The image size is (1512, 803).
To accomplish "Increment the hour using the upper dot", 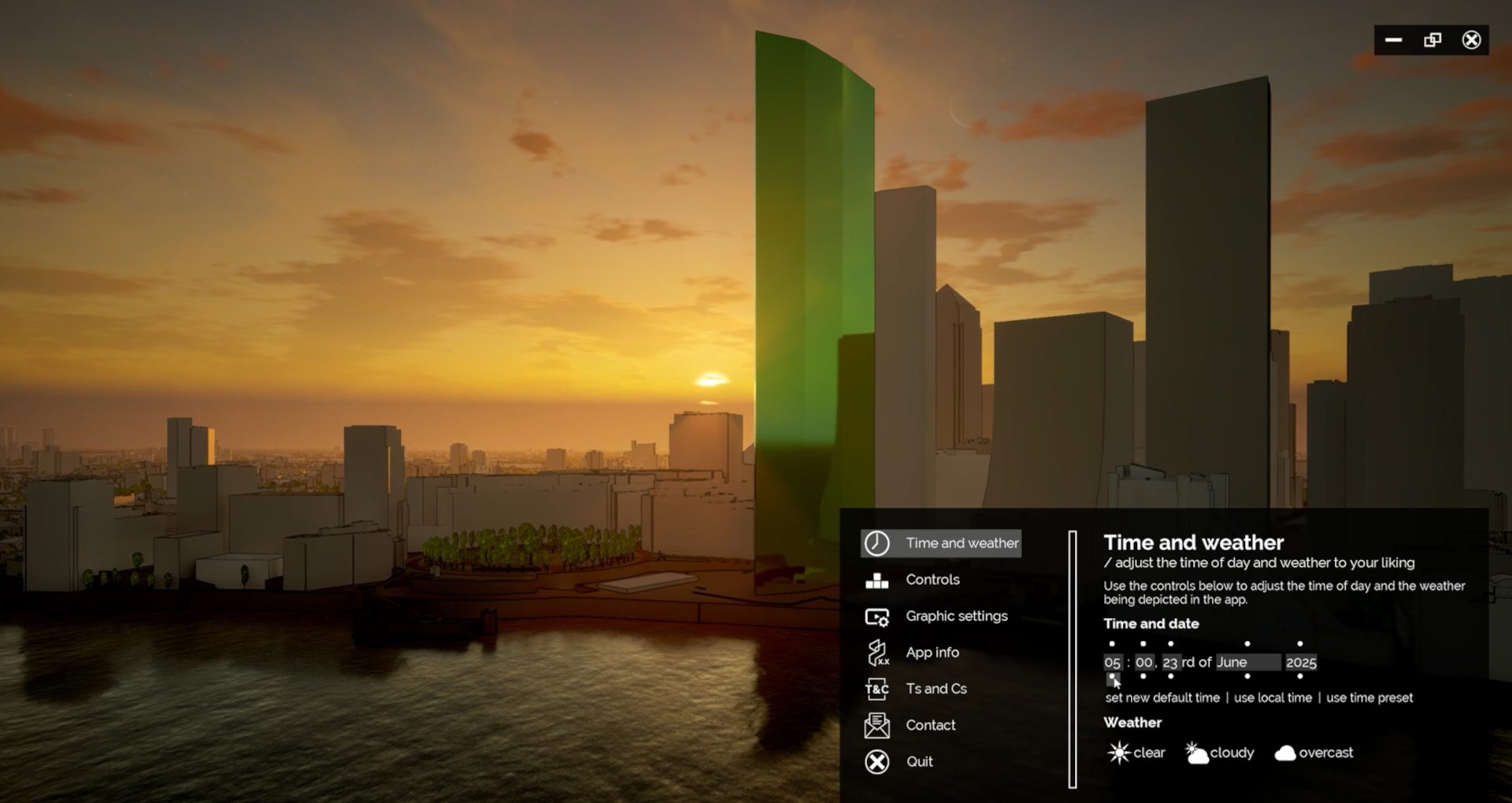I will point(1112,643).
